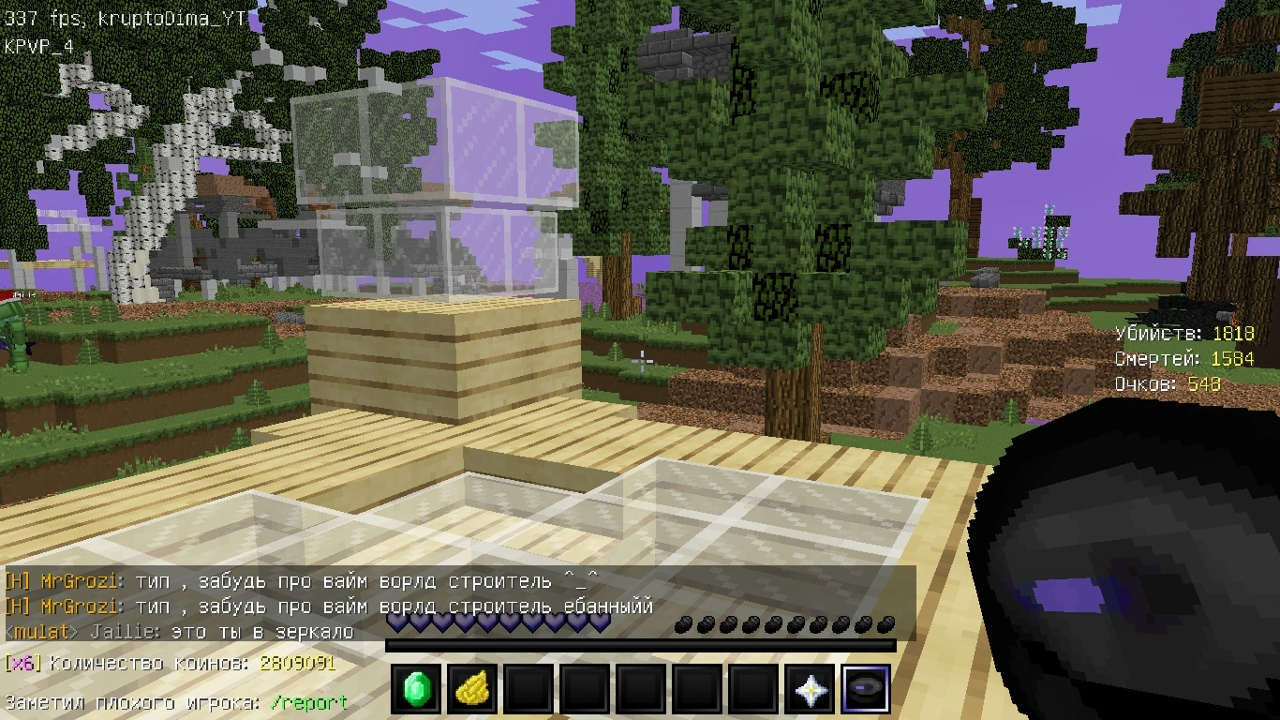This screenshot has height=720, width=1280.
Task: Click the green /report command in chat
Action: point(309,703)
